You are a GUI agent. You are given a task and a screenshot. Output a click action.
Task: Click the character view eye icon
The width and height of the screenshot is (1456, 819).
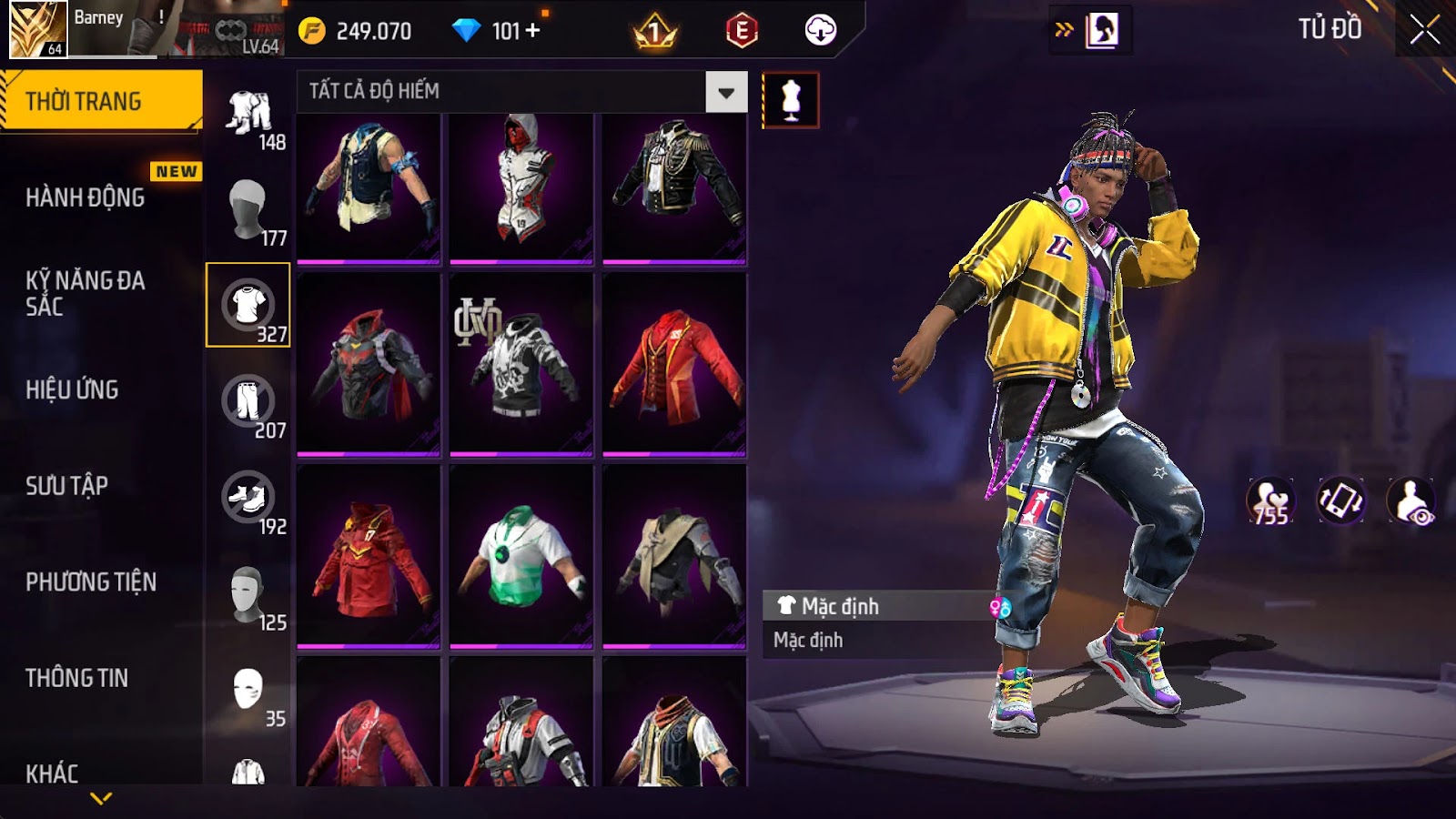pos(1410,501)
